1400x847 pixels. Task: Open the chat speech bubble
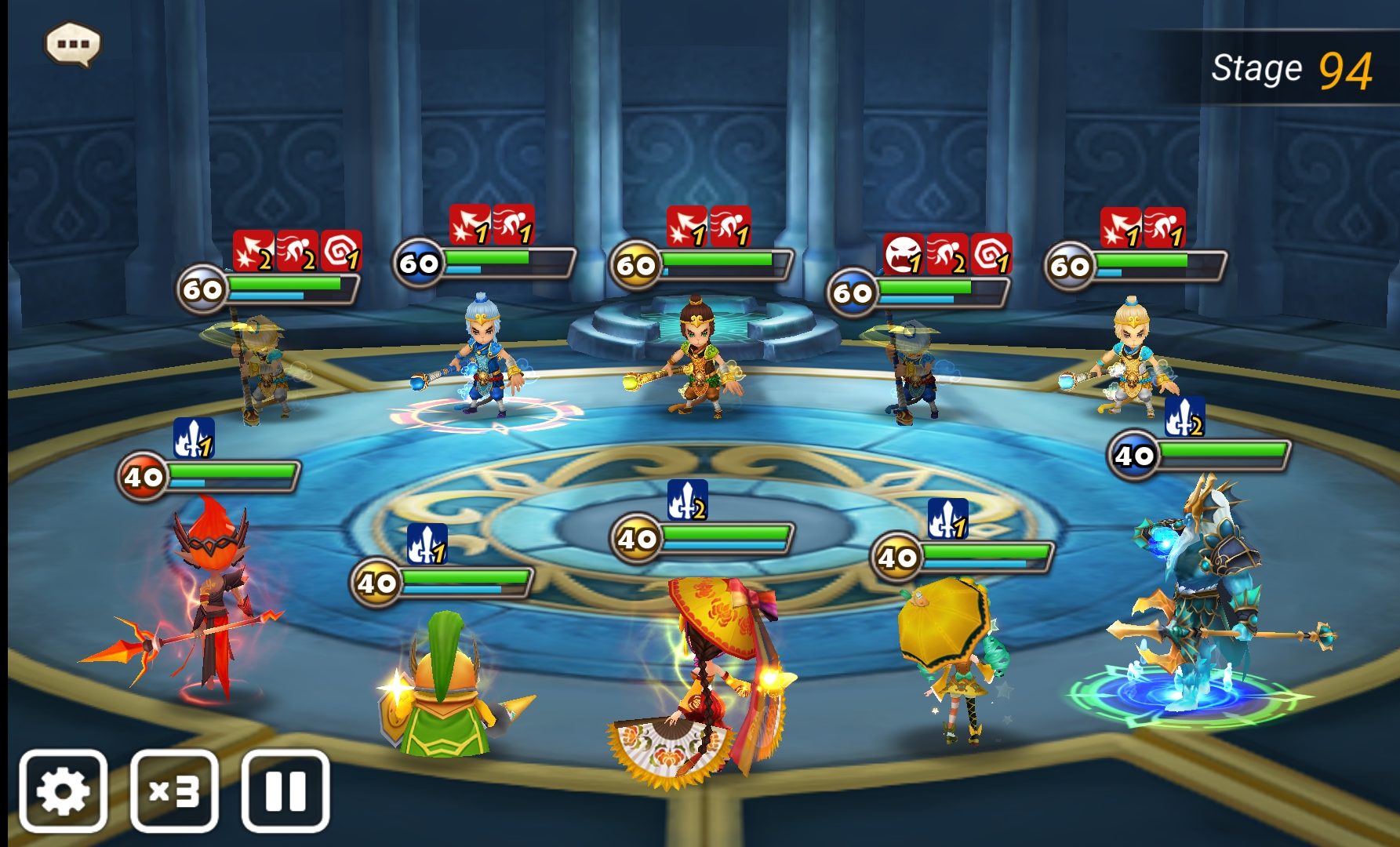pyautogui.click(x=73, y=44)
